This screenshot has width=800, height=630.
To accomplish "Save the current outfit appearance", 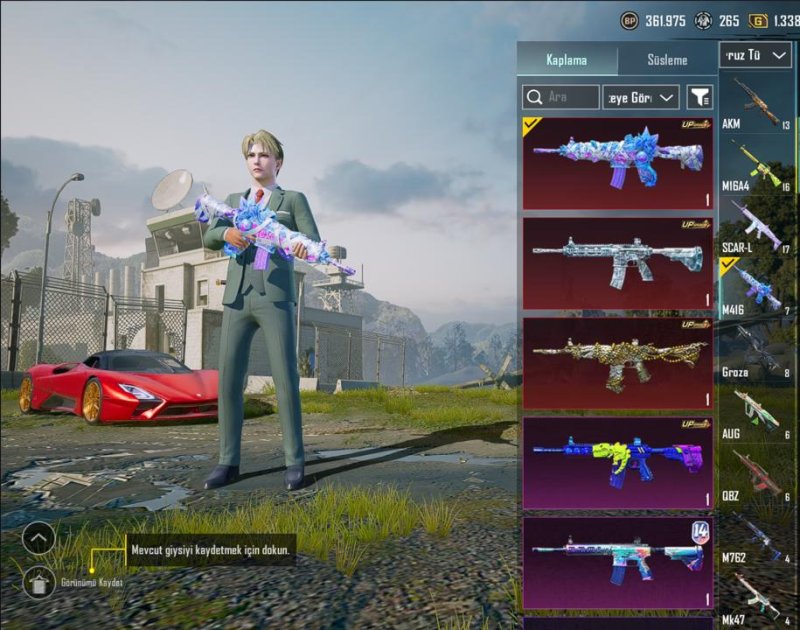I will click(38, 581).
